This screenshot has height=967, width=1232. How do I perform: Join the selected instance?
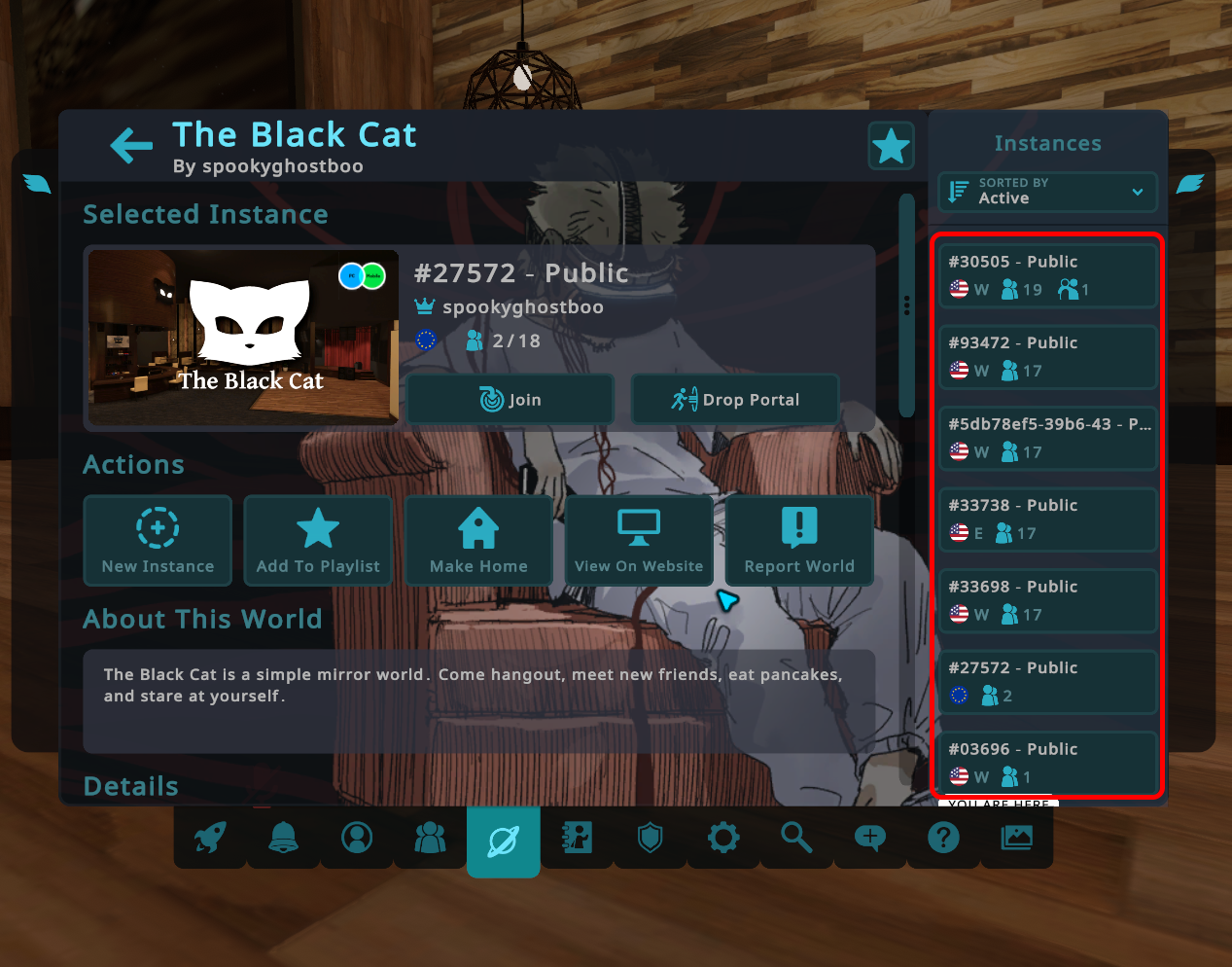(x=510, y=399)
